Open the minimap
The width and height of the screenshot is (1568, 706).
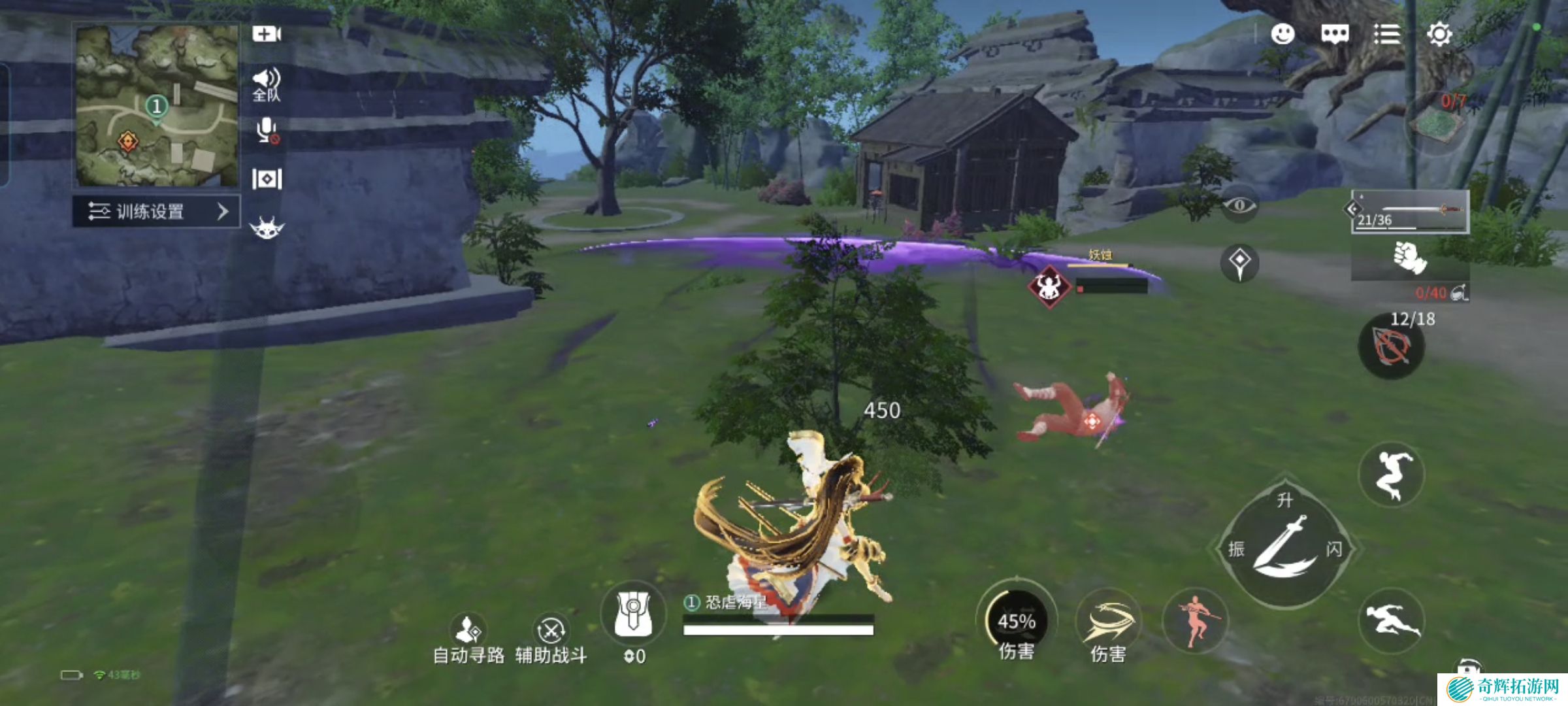coord(157,106)
